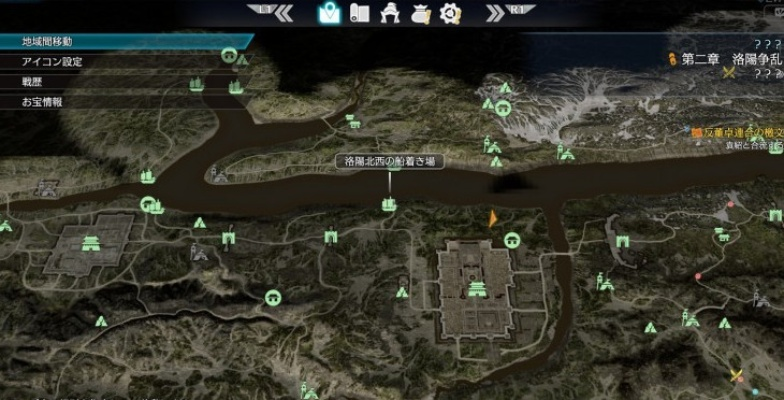Click the 第二章 洛陽争乱 chapter tracker

coord(726,59)
